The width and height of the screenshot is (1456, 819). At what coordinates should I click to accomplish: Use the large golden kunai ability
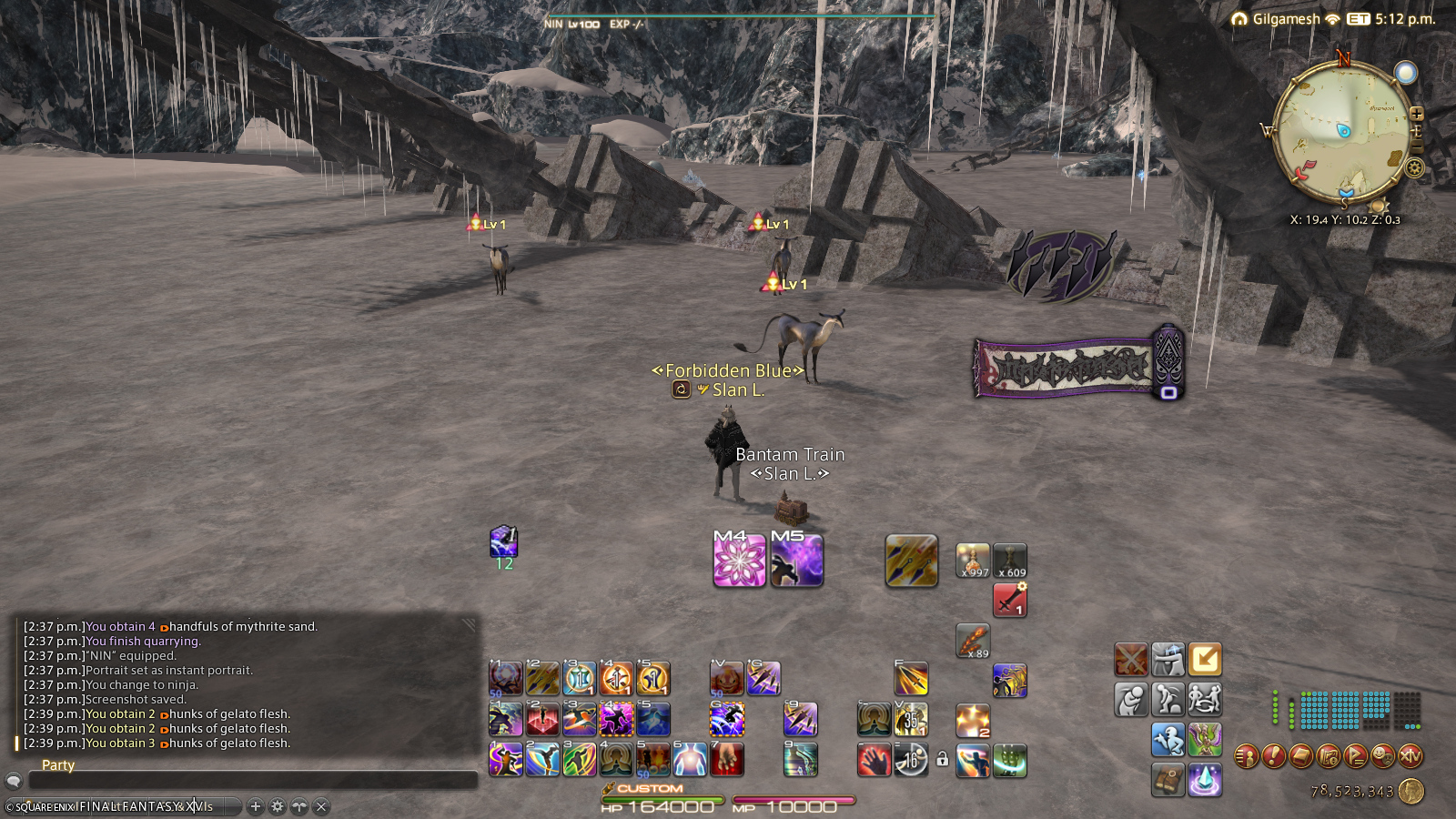911,560
